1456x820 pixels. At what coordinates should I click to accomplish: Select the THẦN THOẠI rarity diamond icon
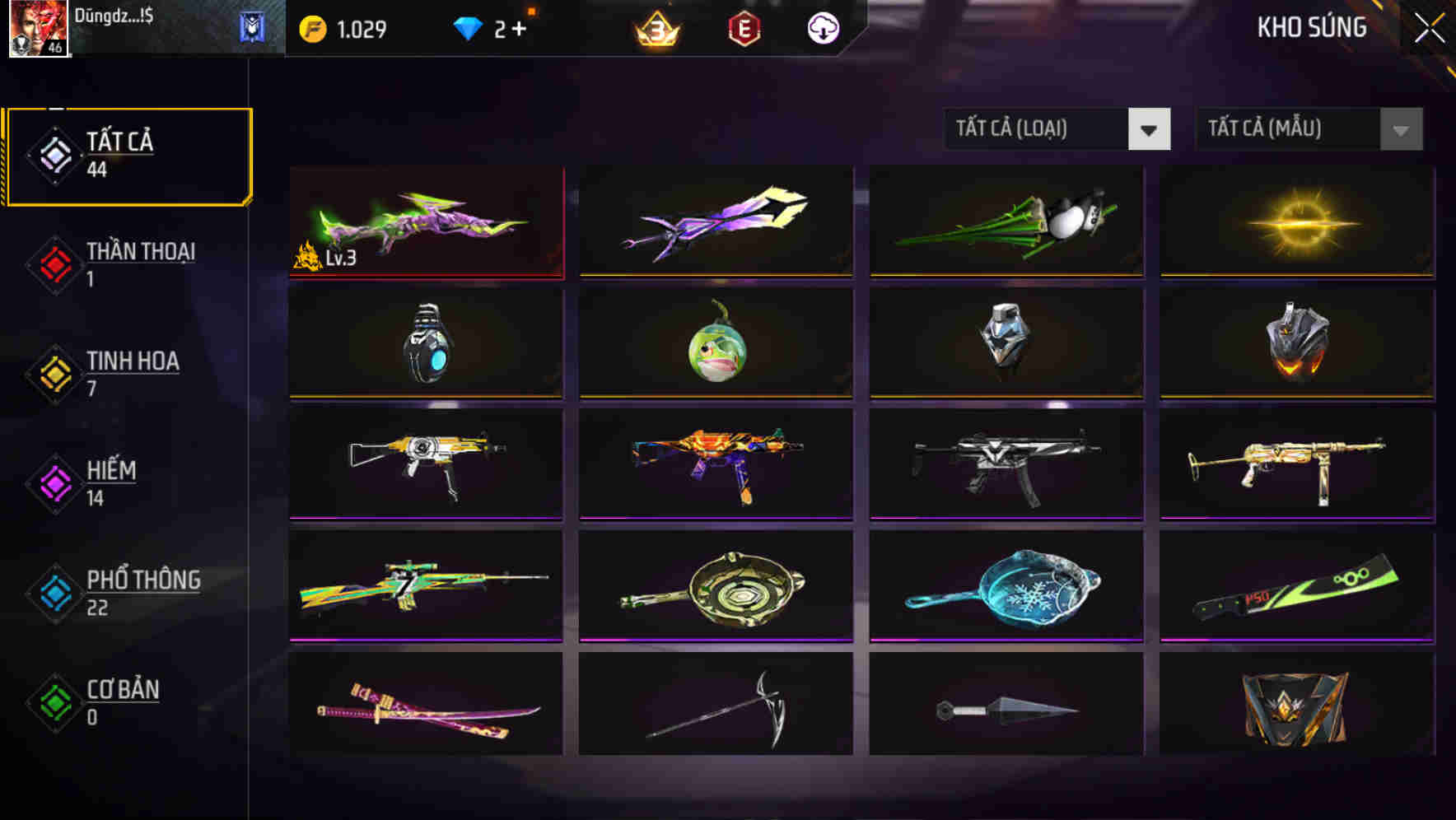pos(52,263)
